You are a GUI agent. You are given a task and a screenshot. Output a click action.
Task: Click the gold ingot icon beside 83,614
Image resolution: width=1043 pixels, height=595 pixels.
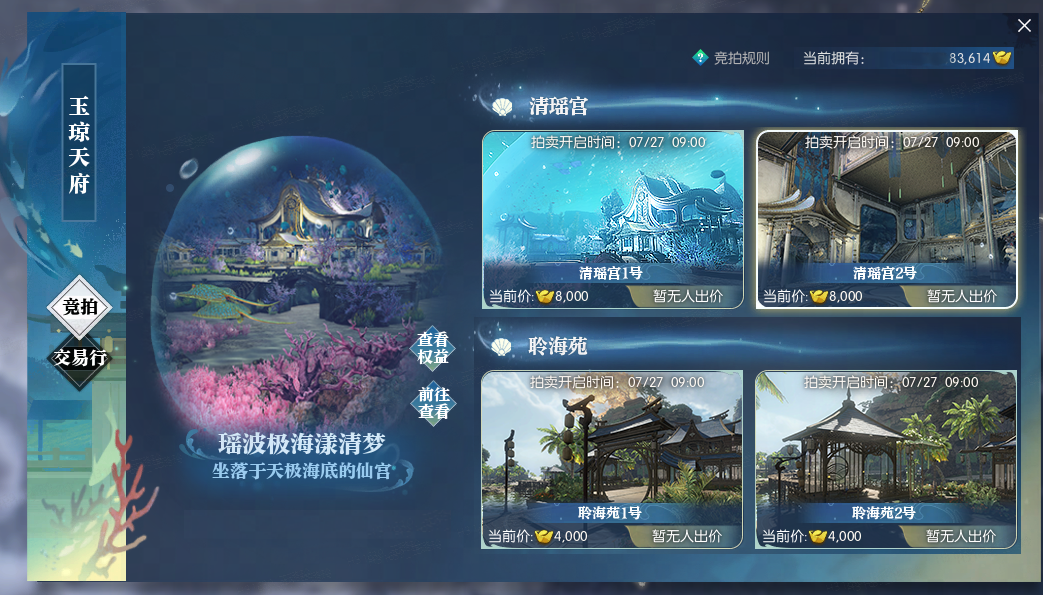[x=1002, y=58]
